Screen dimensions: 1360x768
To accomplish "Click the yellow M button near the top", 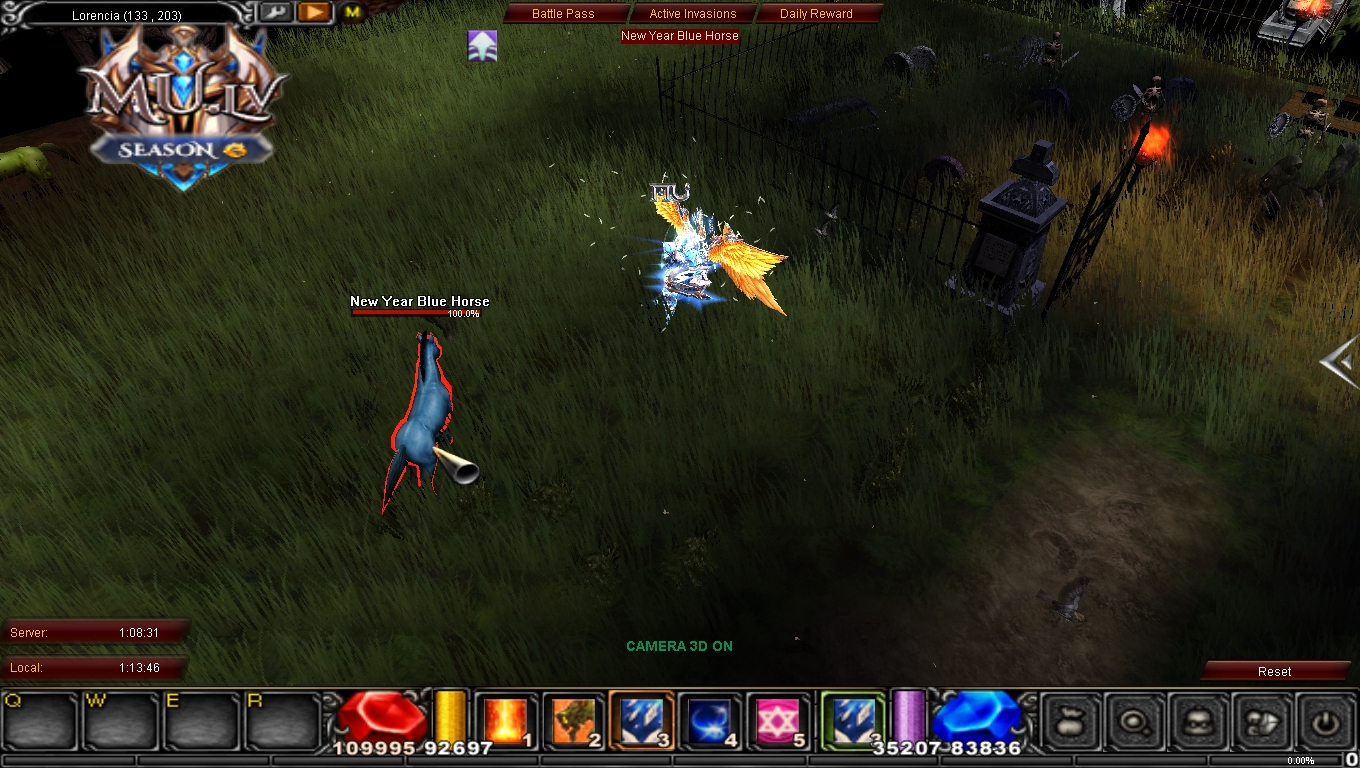I will 352,12.
